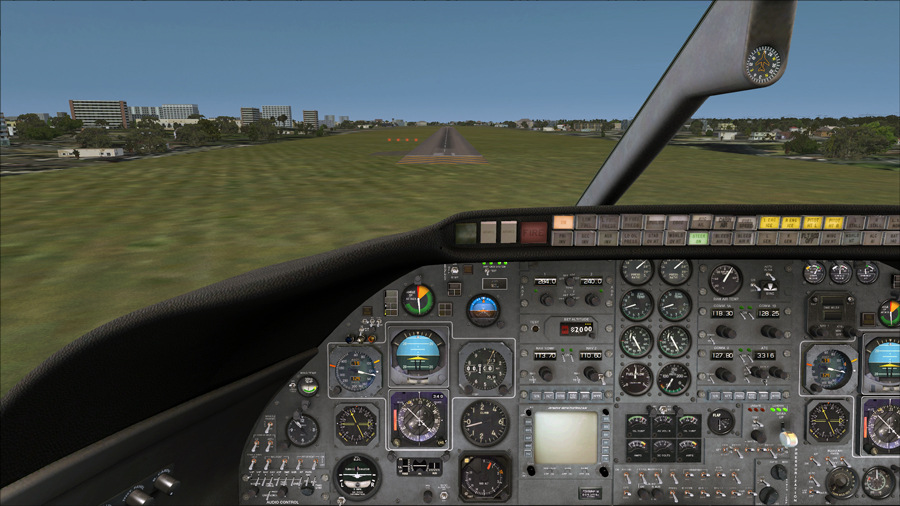The image size is (900, 506).
Task: Click the small standby attitude indicator
Action: (484, 309)
